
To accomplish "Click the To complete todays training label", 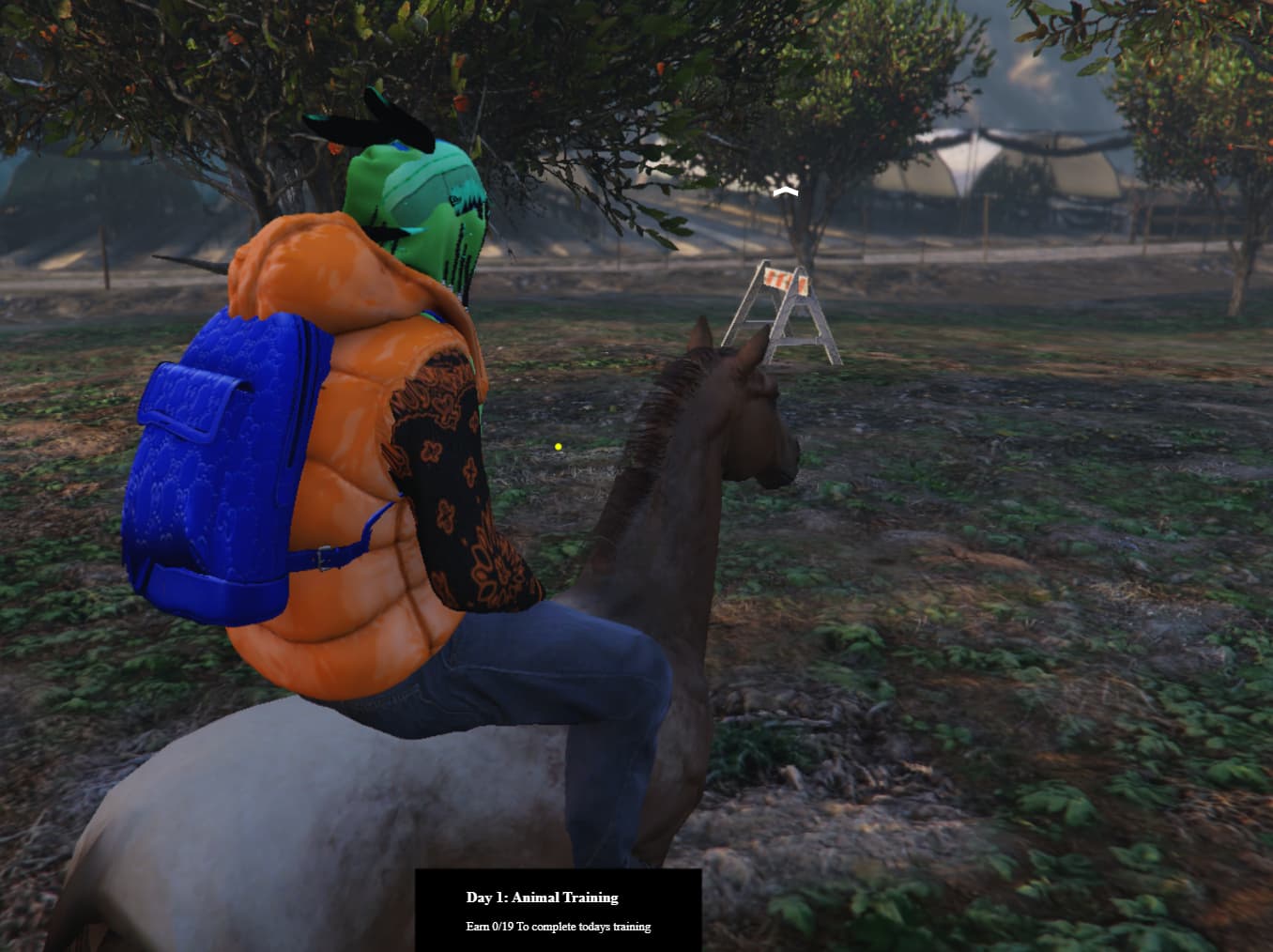I will click(582, 926).
